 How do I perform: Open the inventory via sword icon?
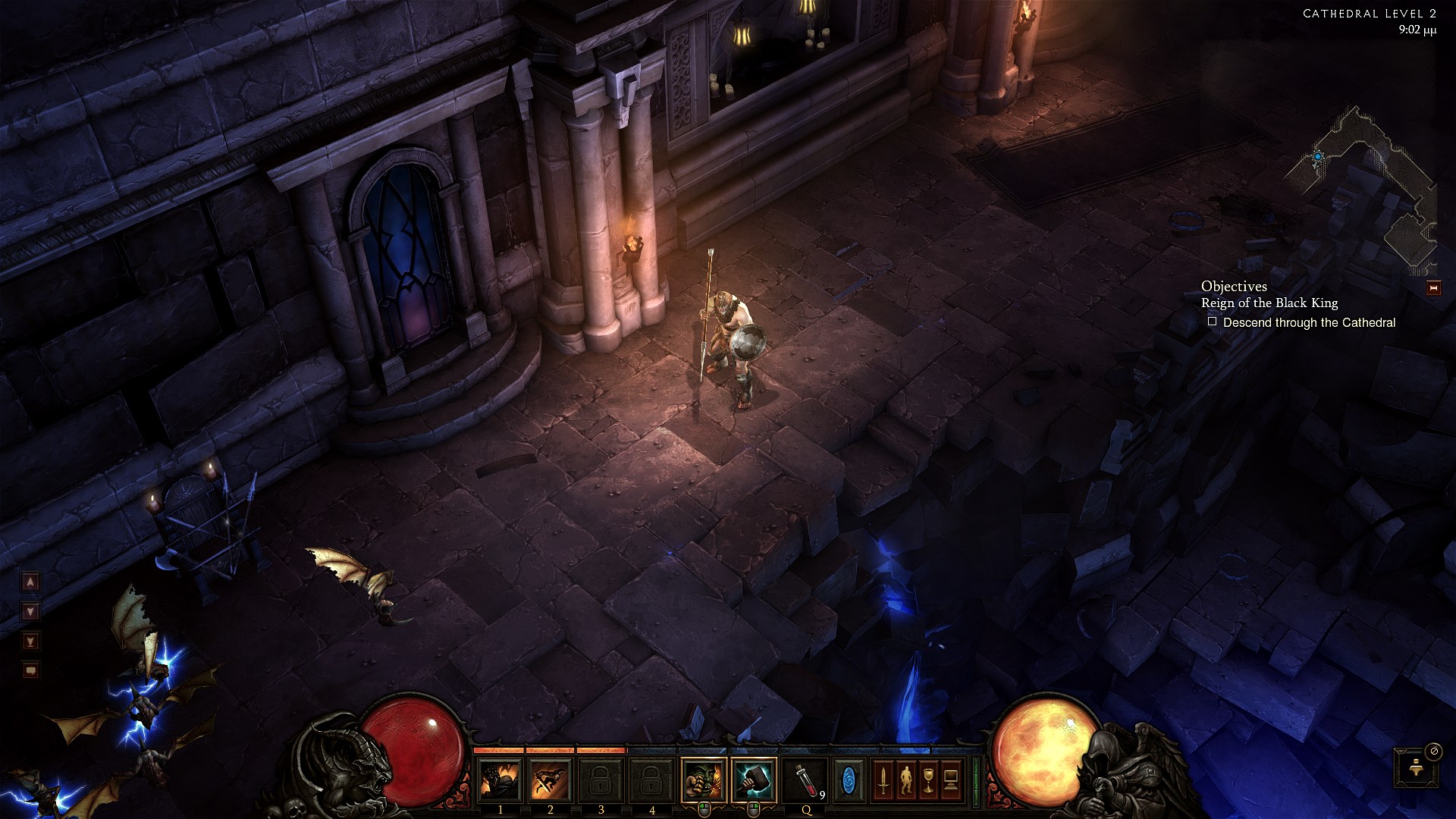click(x=883, y=780)
